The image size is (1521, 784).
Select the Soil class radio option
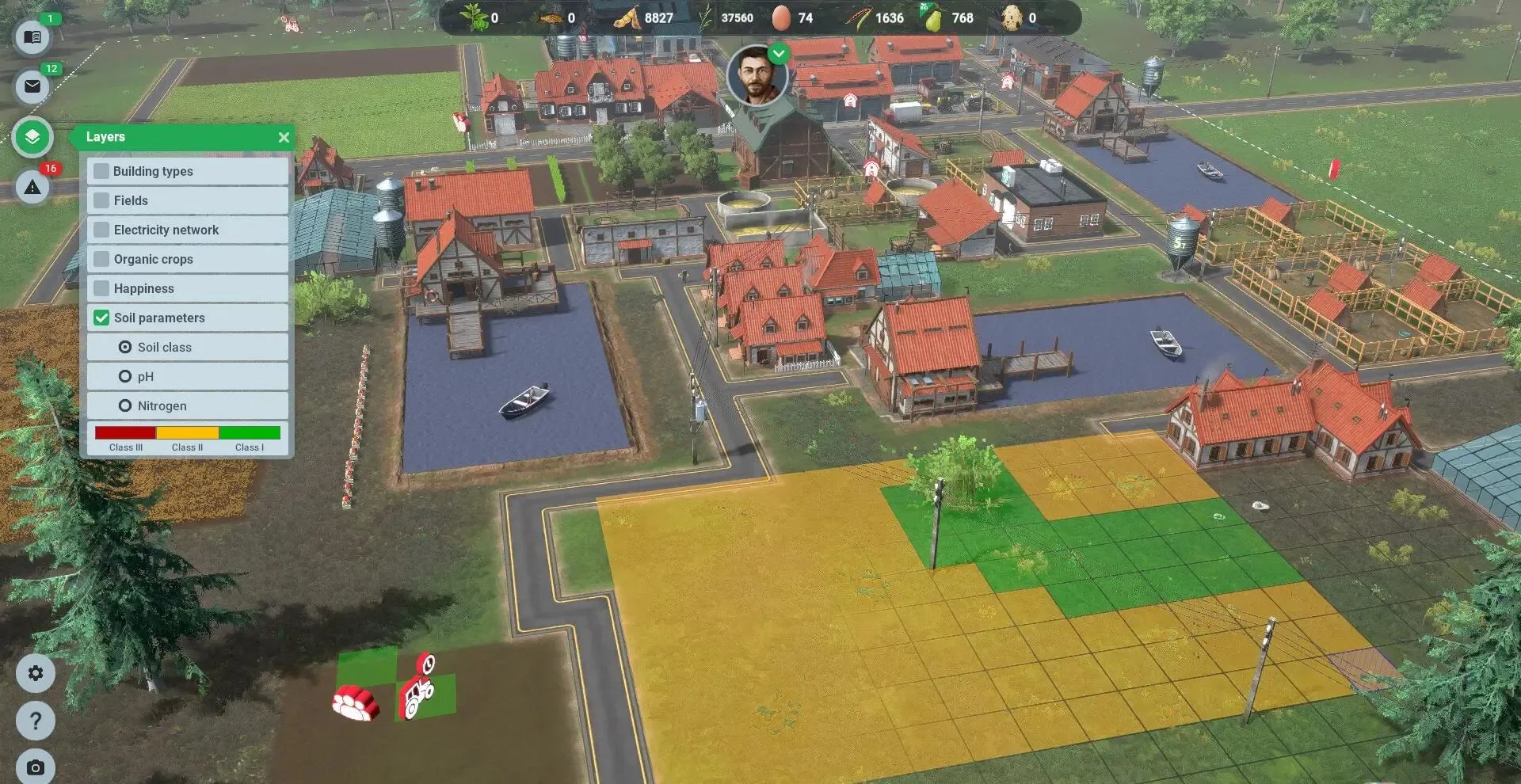click(125, 347)
